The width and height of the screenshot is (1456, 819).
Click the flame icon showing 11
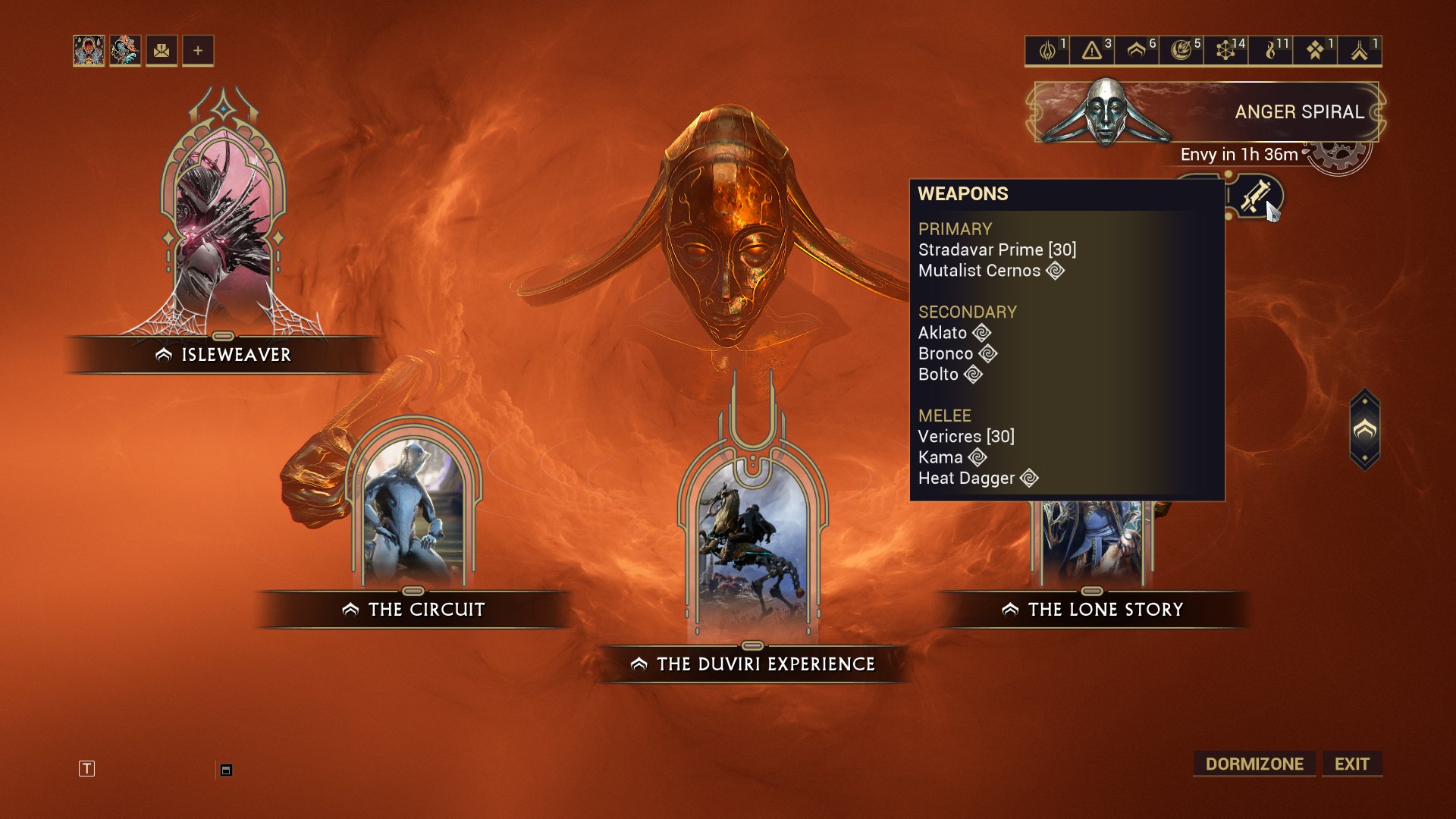pyautogui.click(x=1271, y=51)
